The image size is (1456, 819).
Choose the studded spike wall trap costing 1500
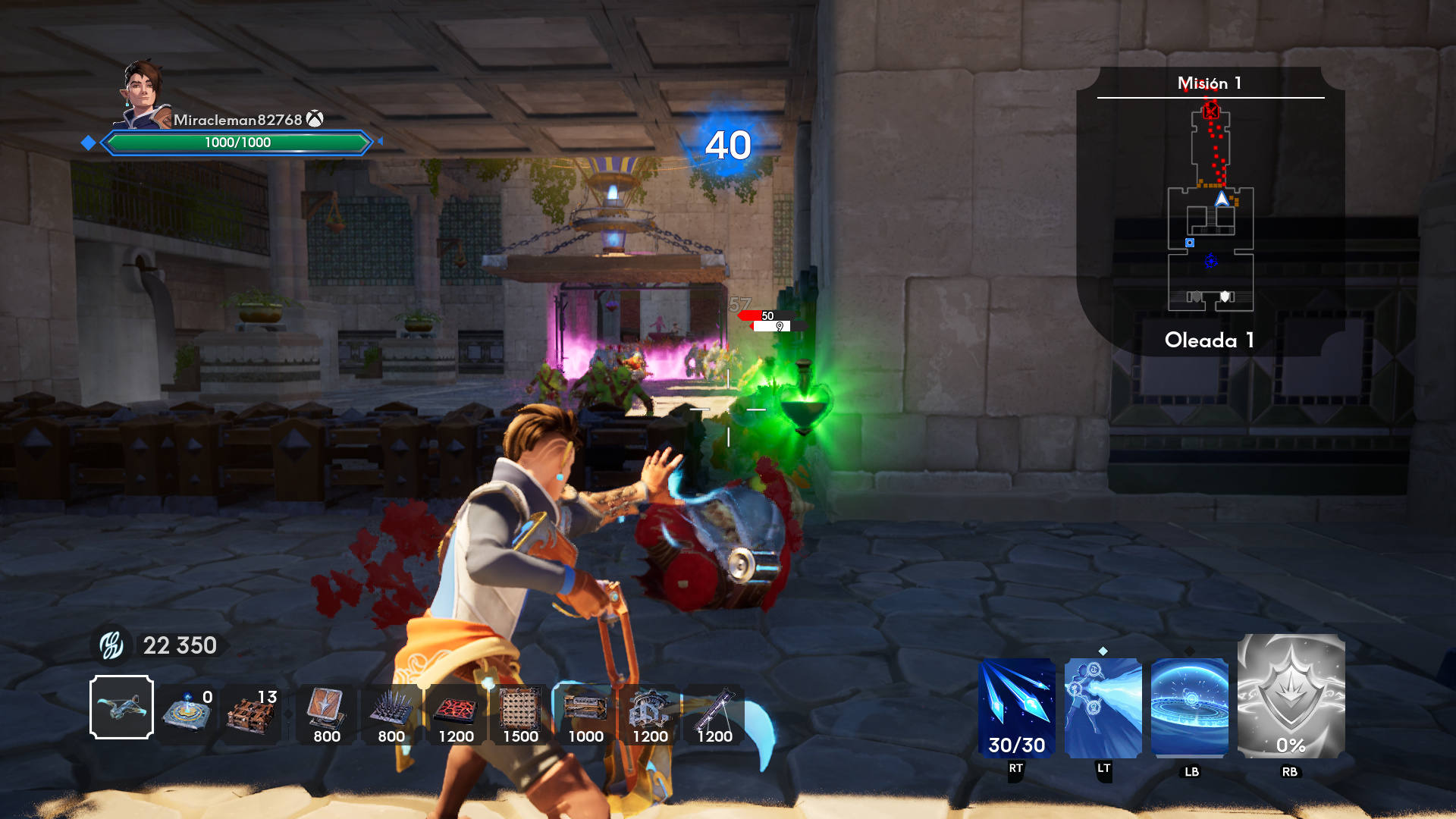coord(520,711)
